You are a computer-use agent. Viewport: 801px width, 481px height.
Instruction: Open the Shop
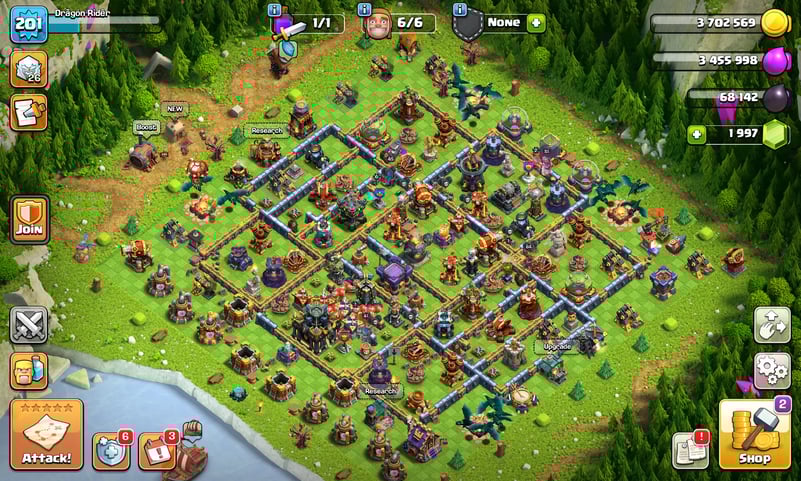coord(755,435)
